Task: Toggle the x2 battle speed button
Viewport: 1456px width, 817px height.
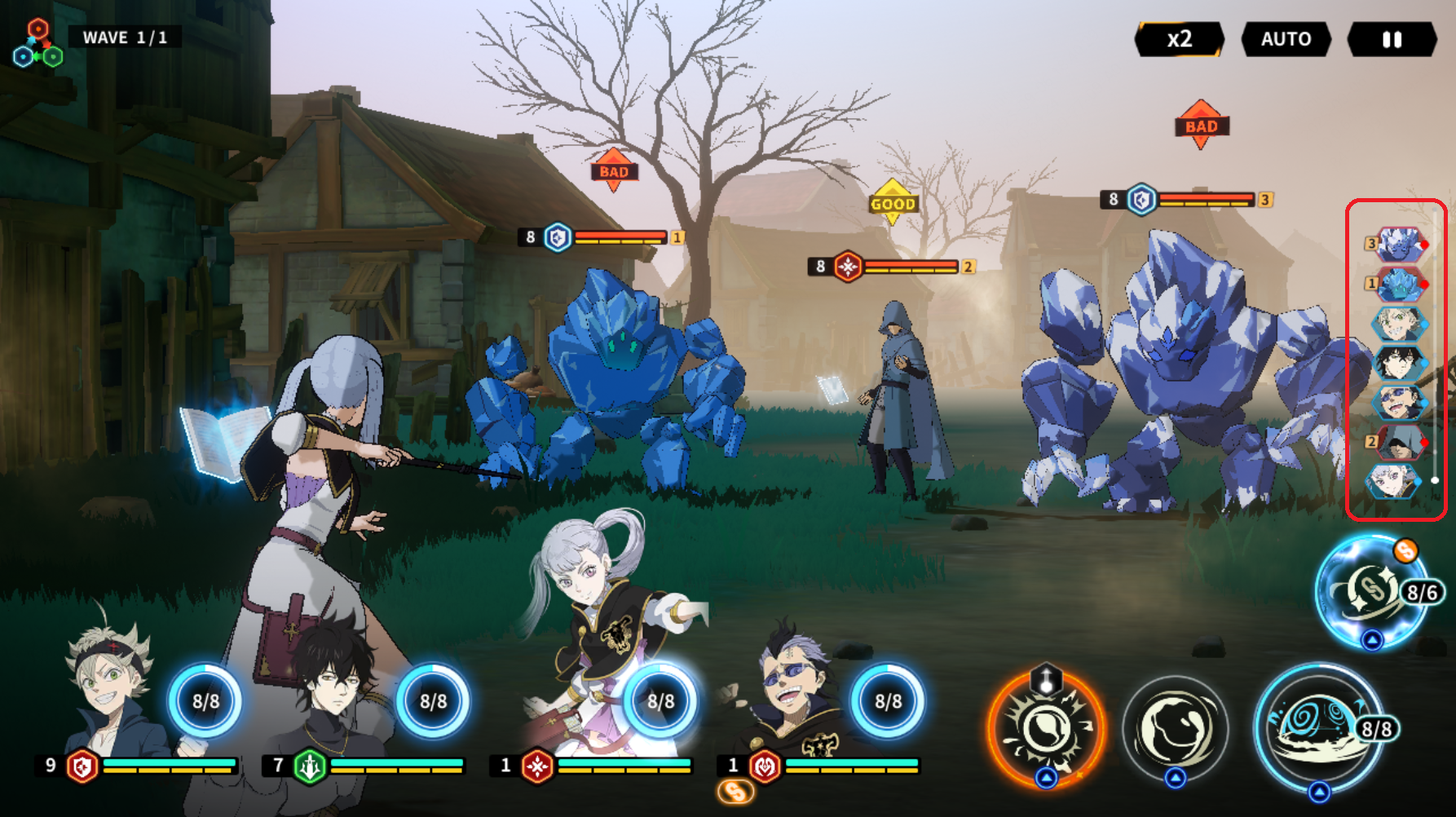Action: (1179, 39)
